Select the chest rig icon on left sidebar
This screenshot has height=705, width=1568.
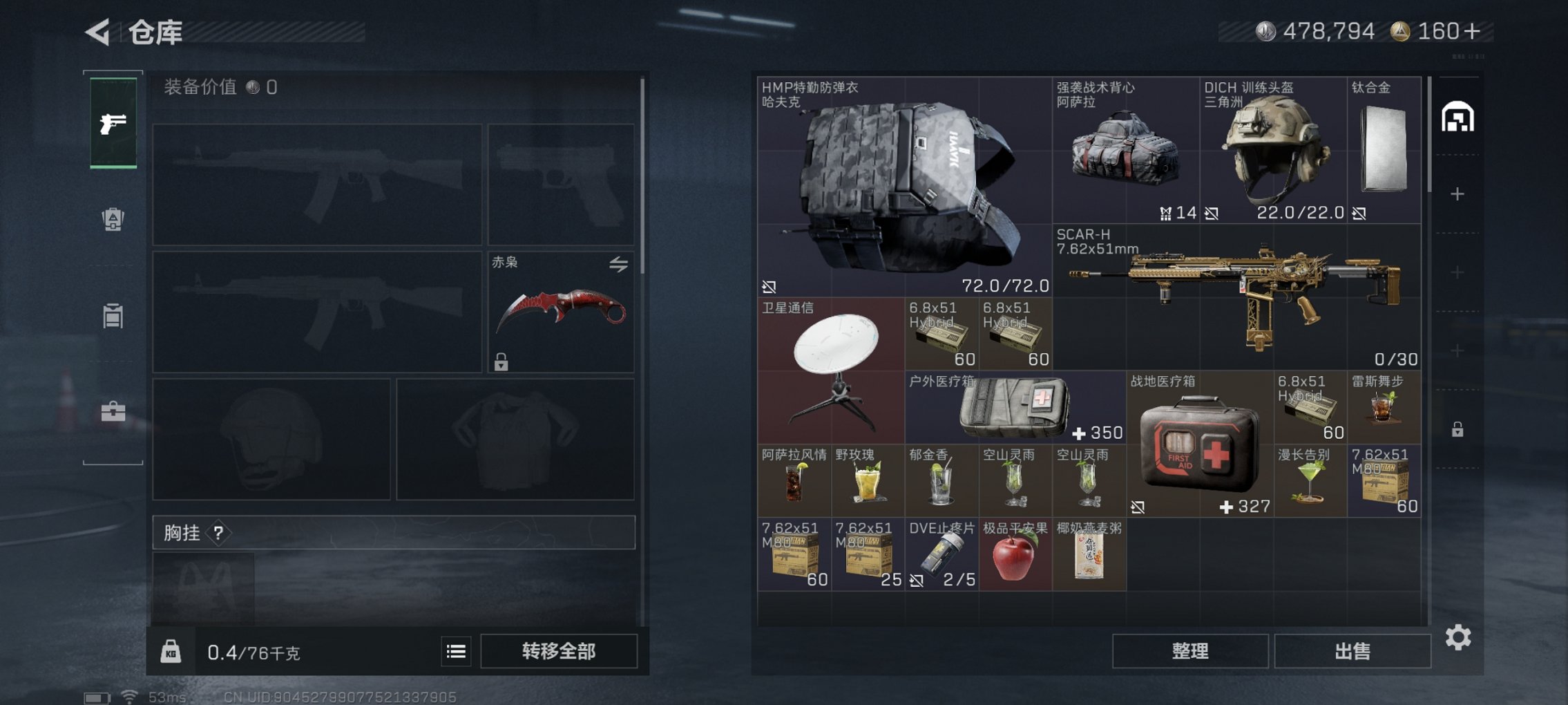click(114, 314)
